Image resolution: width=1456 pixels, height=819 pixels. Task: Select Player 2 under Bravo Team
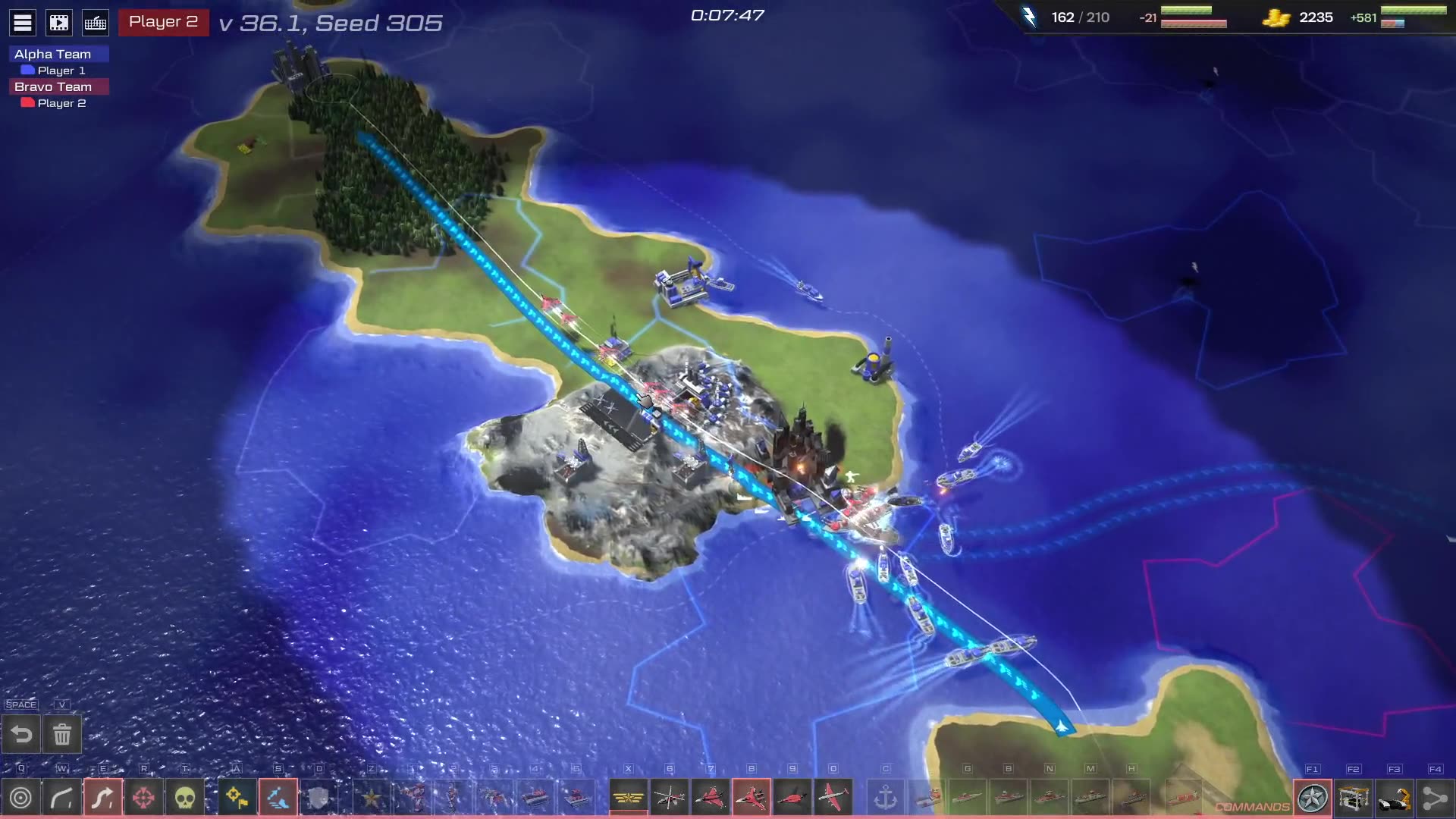61,103
